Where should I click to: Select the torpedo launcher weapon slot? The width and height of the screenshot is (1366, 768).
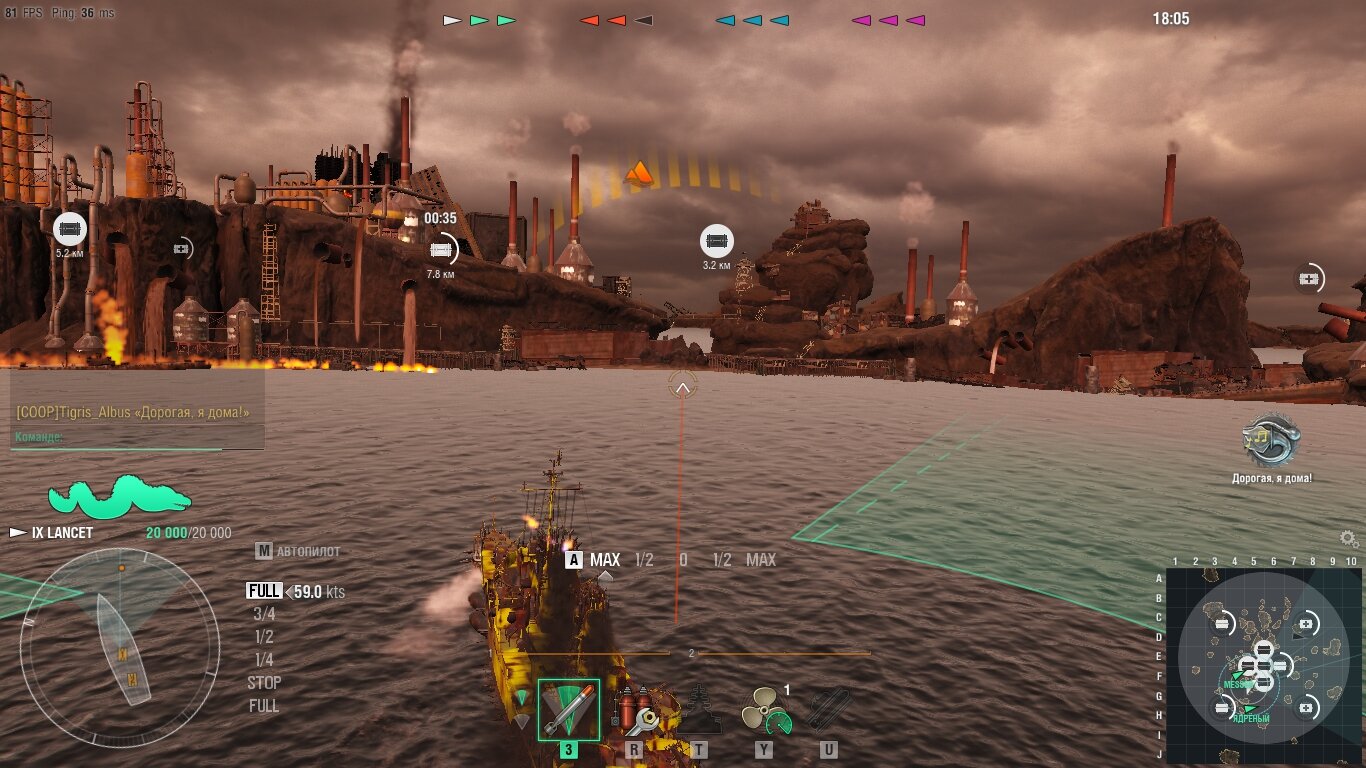click(x=569, y=710)
